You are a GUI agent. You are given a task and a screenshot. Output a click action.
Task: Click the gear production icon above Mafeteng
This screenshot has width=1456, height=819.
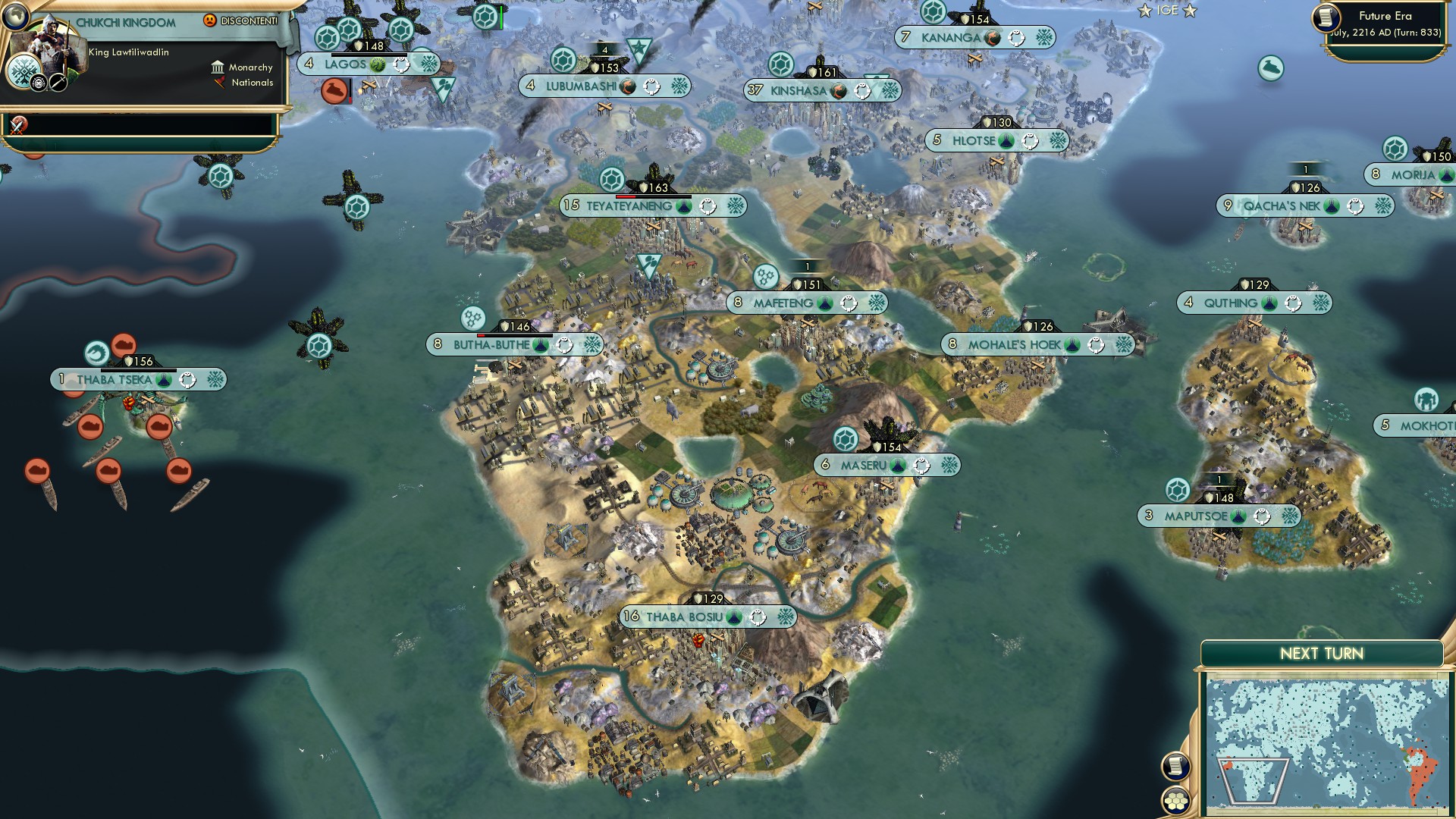pos(766,277)
